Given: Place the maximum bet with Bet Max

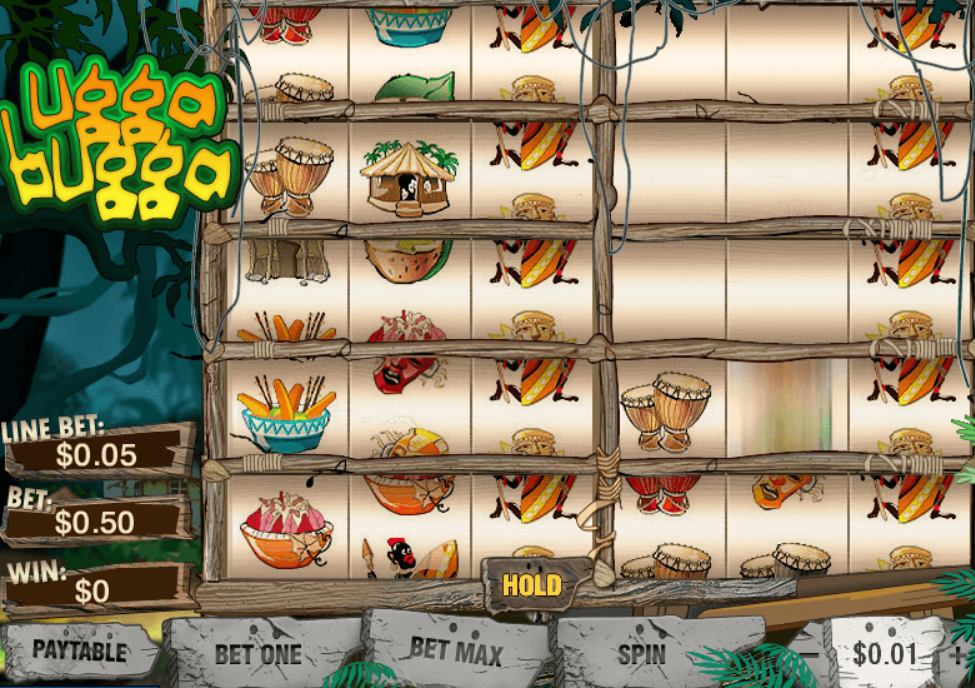Looking at the screenshot, I should coord(456,649).
